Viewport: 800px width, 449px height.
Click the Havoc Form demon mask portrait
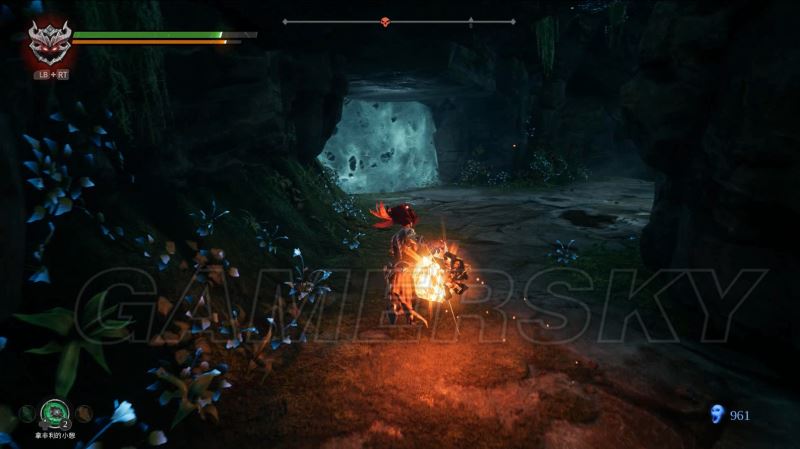pos(46,43)
